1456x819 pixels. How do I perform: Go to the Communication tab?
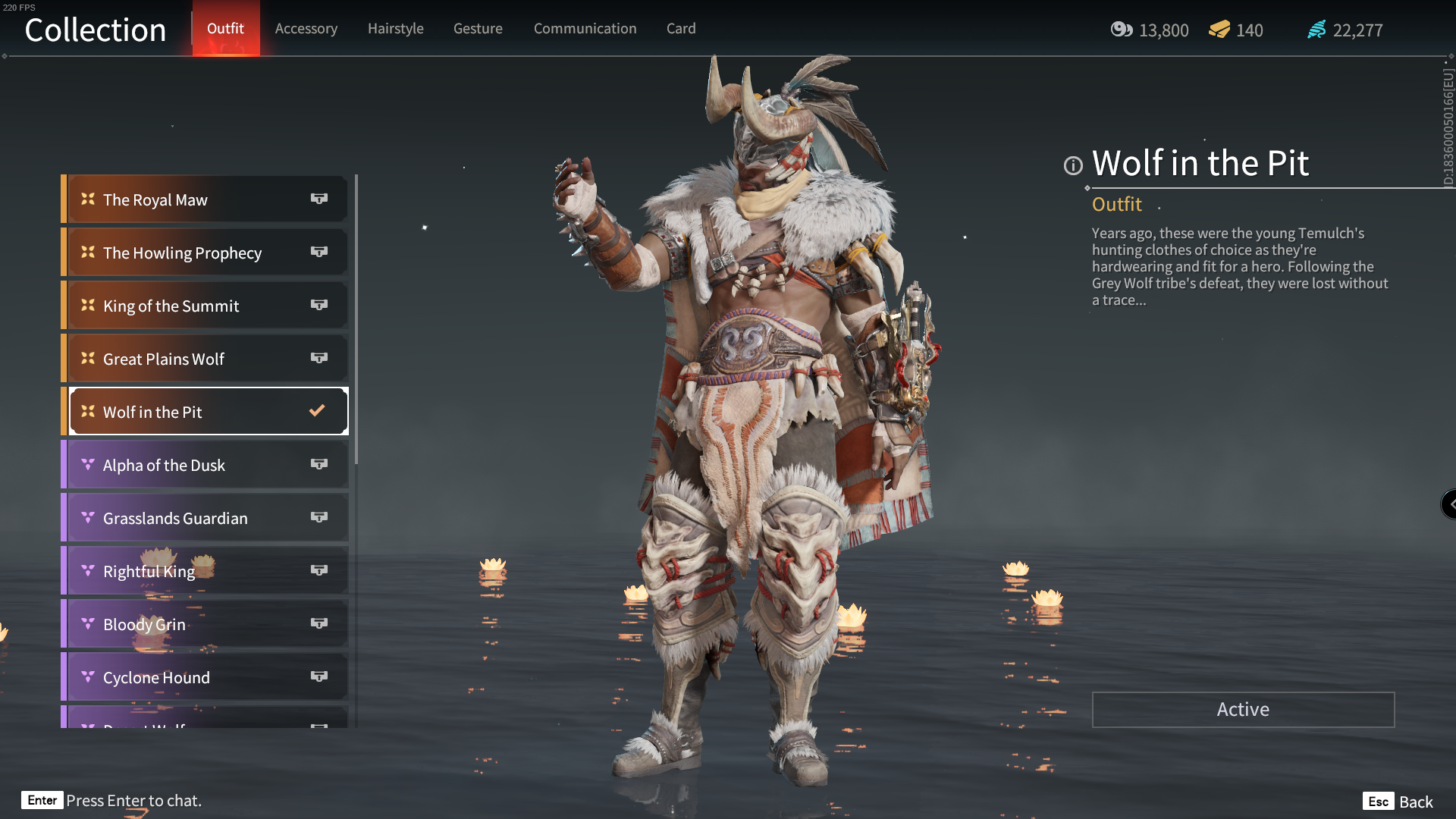[x=585, y=29]
